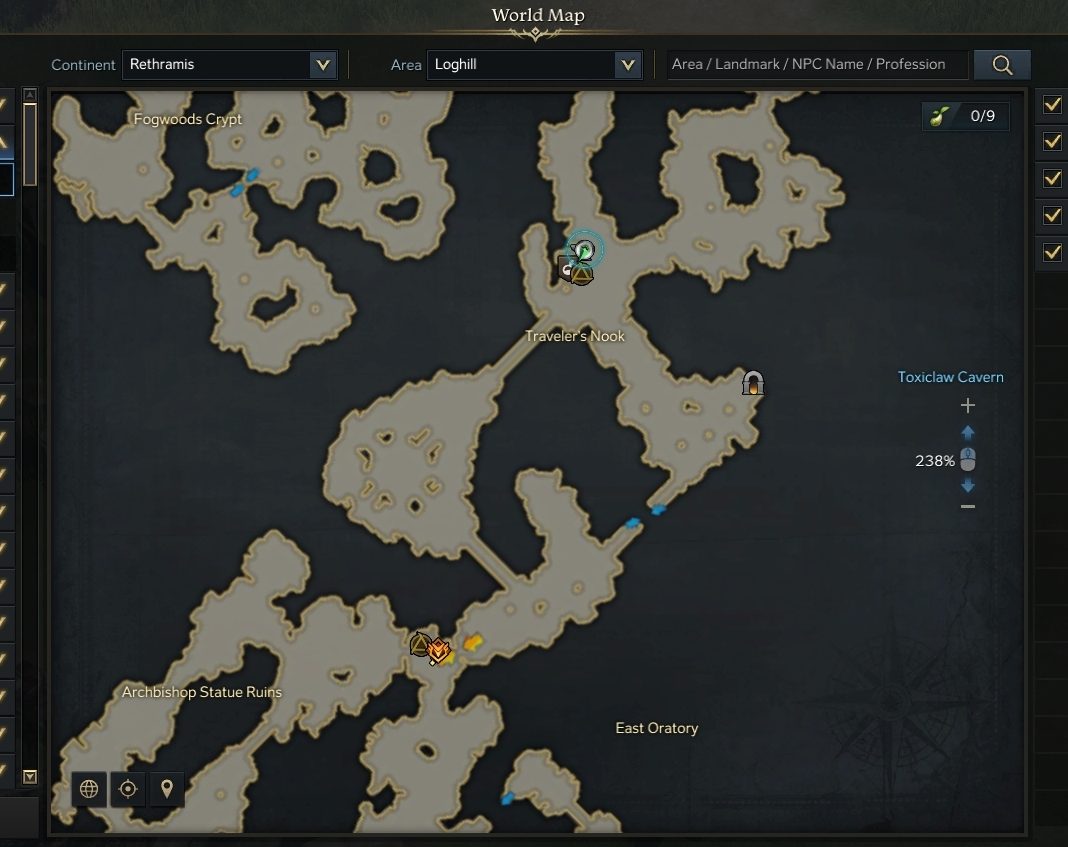Click the magnifying glass search button
1068x847 pixels.
(x=1002, y=65)
